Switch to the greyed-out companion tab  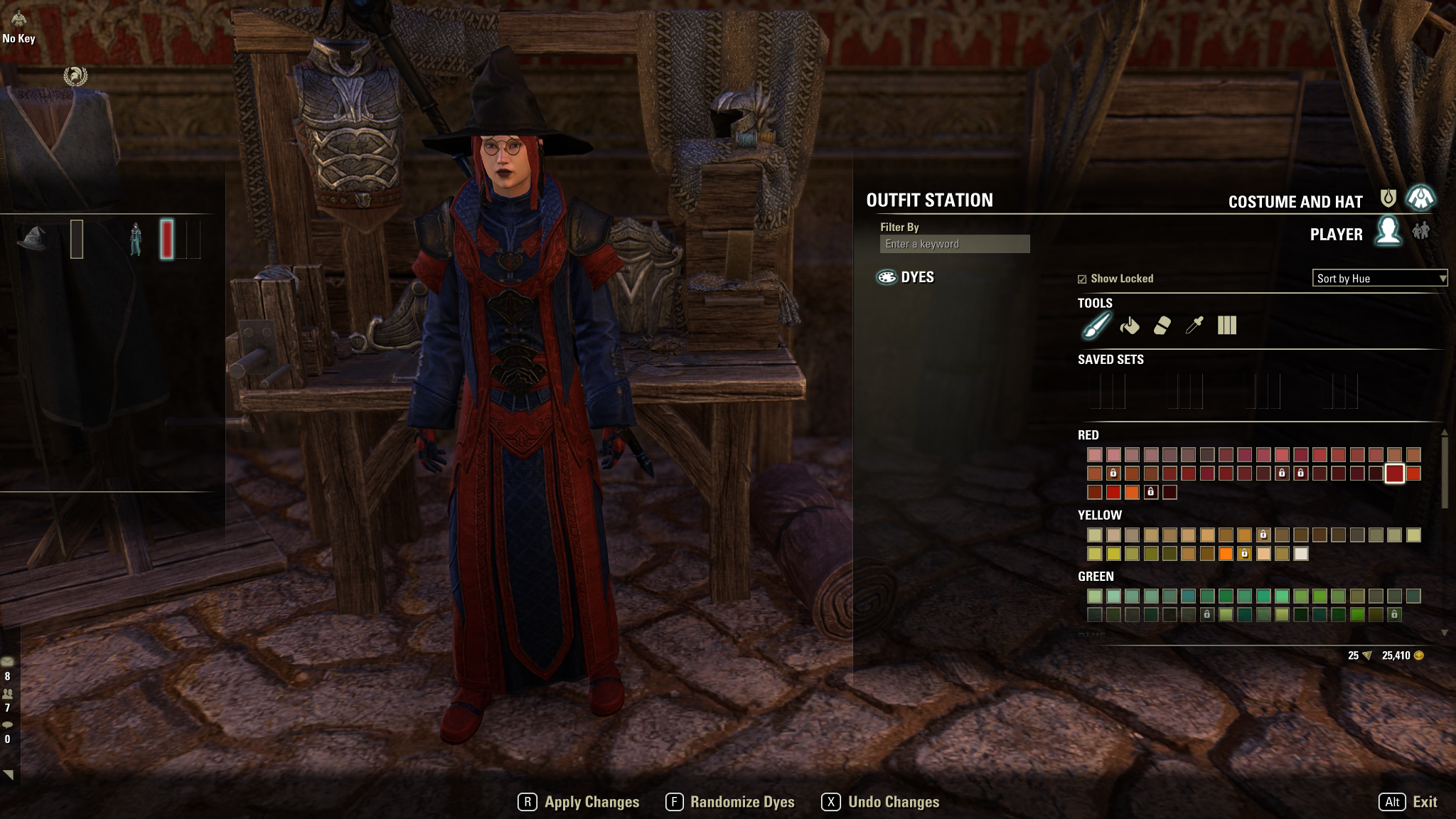[1421, 231]
